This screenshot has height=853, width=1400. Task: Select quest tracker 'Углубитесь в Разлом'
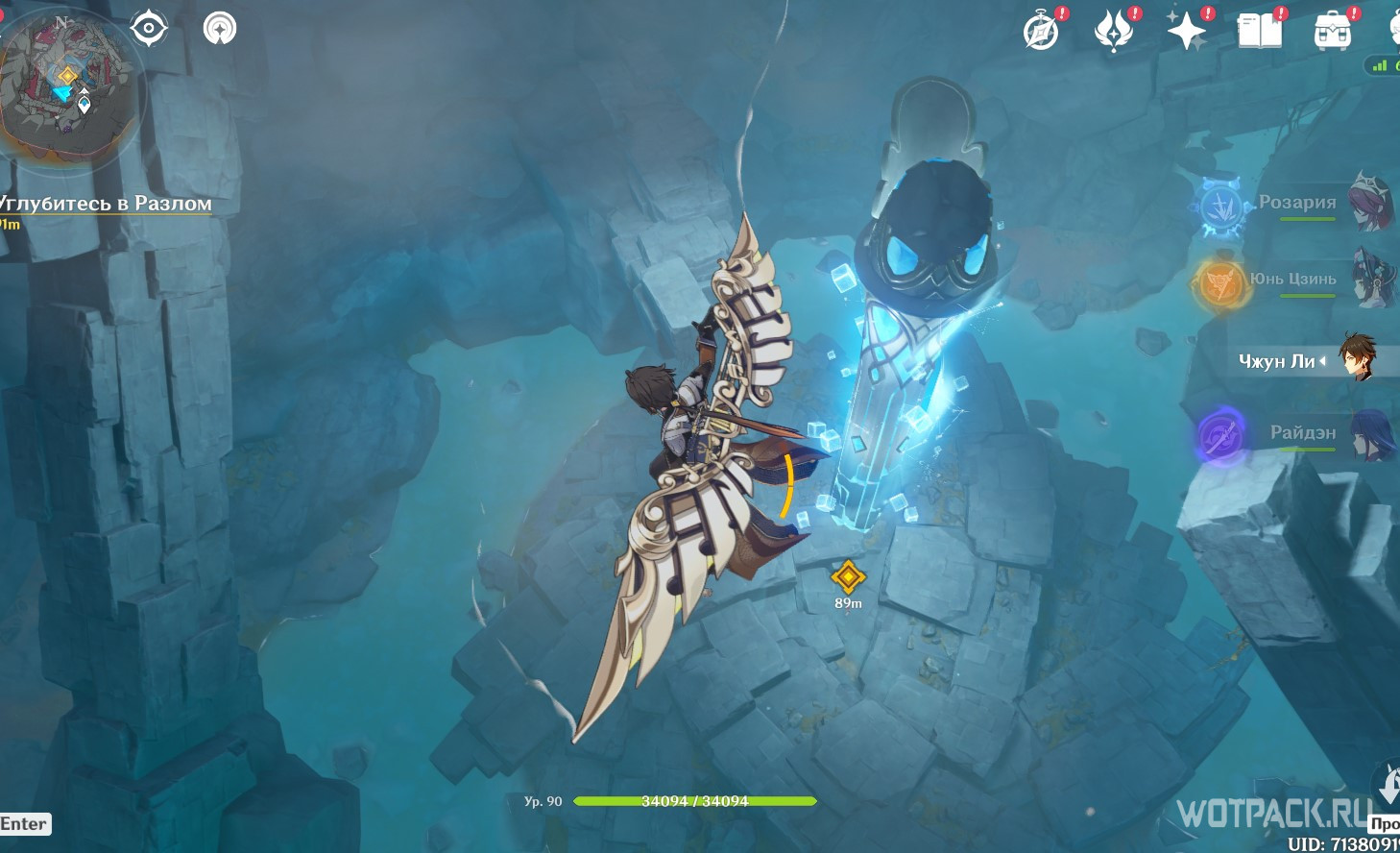pos(106,204)
